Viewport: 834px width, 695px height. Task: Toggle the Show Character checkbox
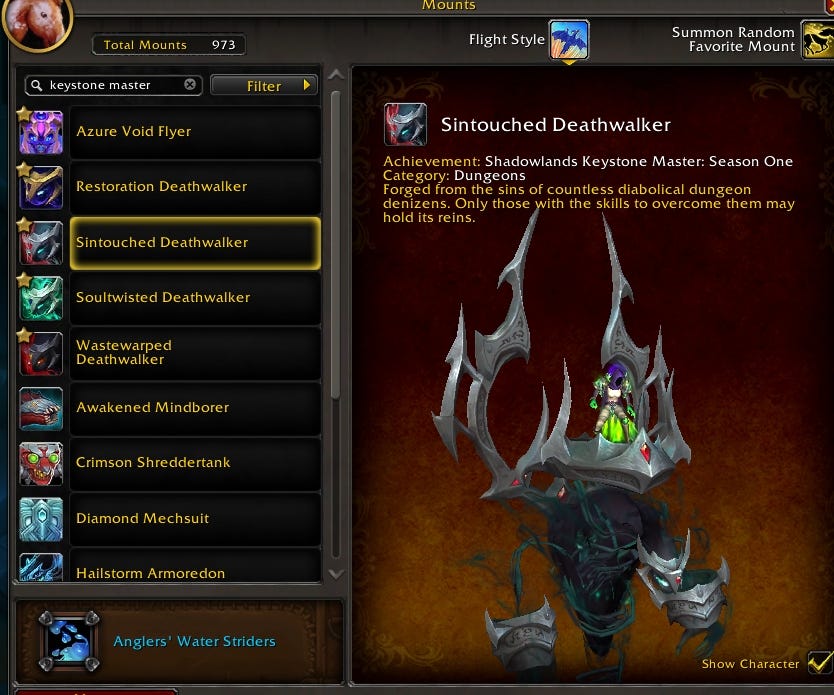(x=819, y=662)
